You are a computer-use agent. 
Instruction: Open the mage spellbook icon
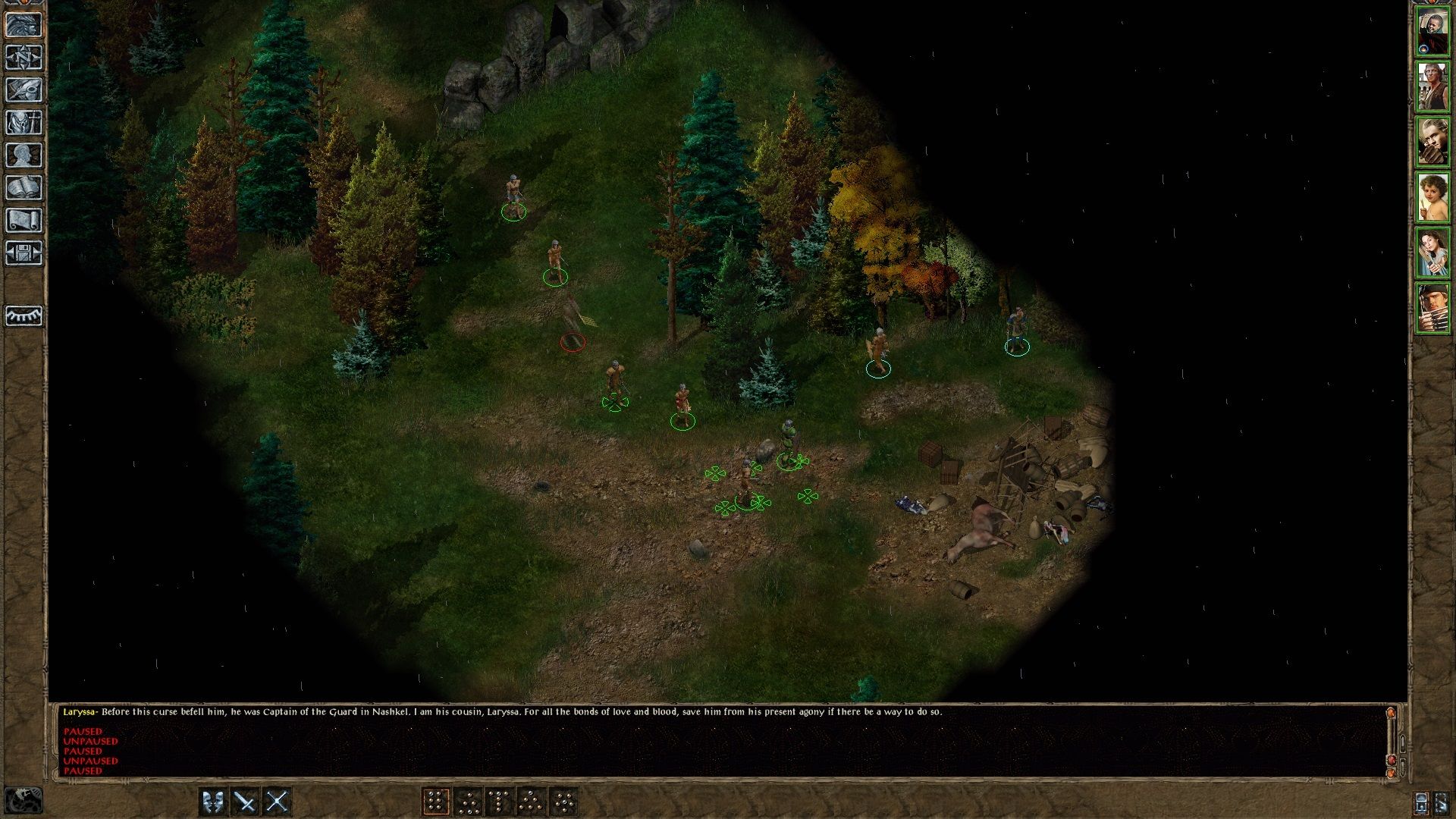[x=24, y=188]
